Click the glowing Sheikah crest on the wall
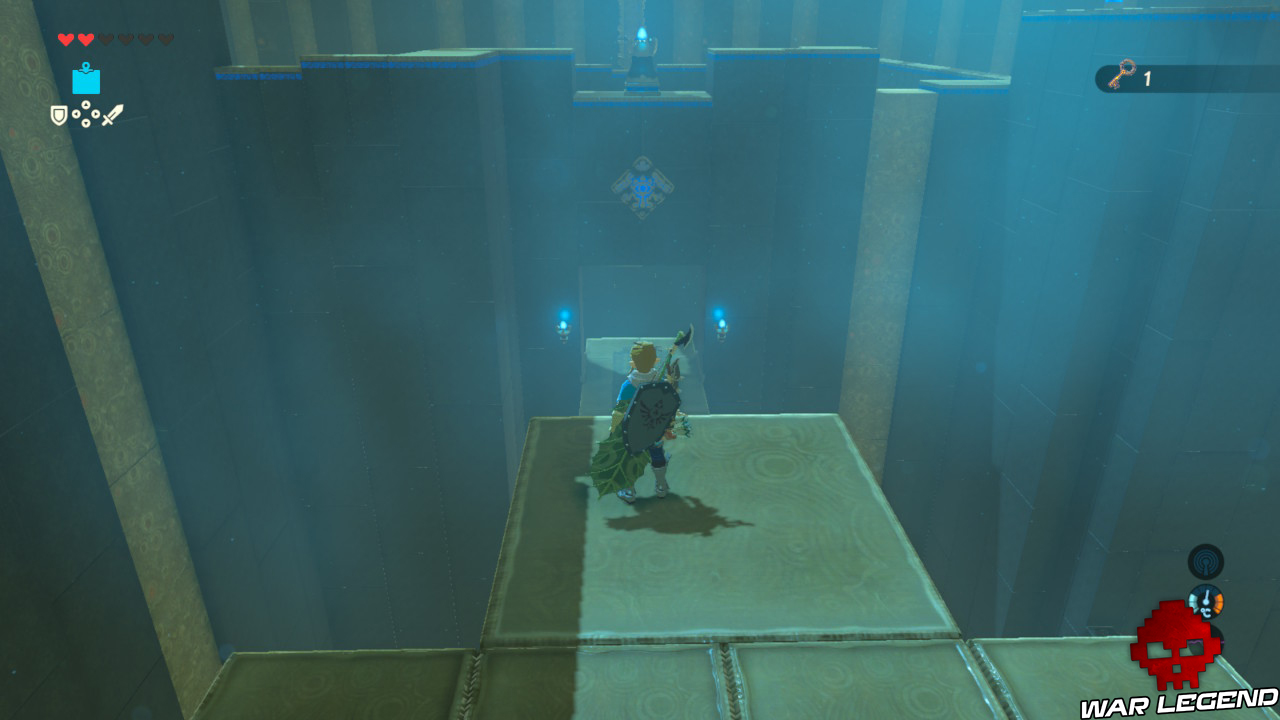 point(640,188)
